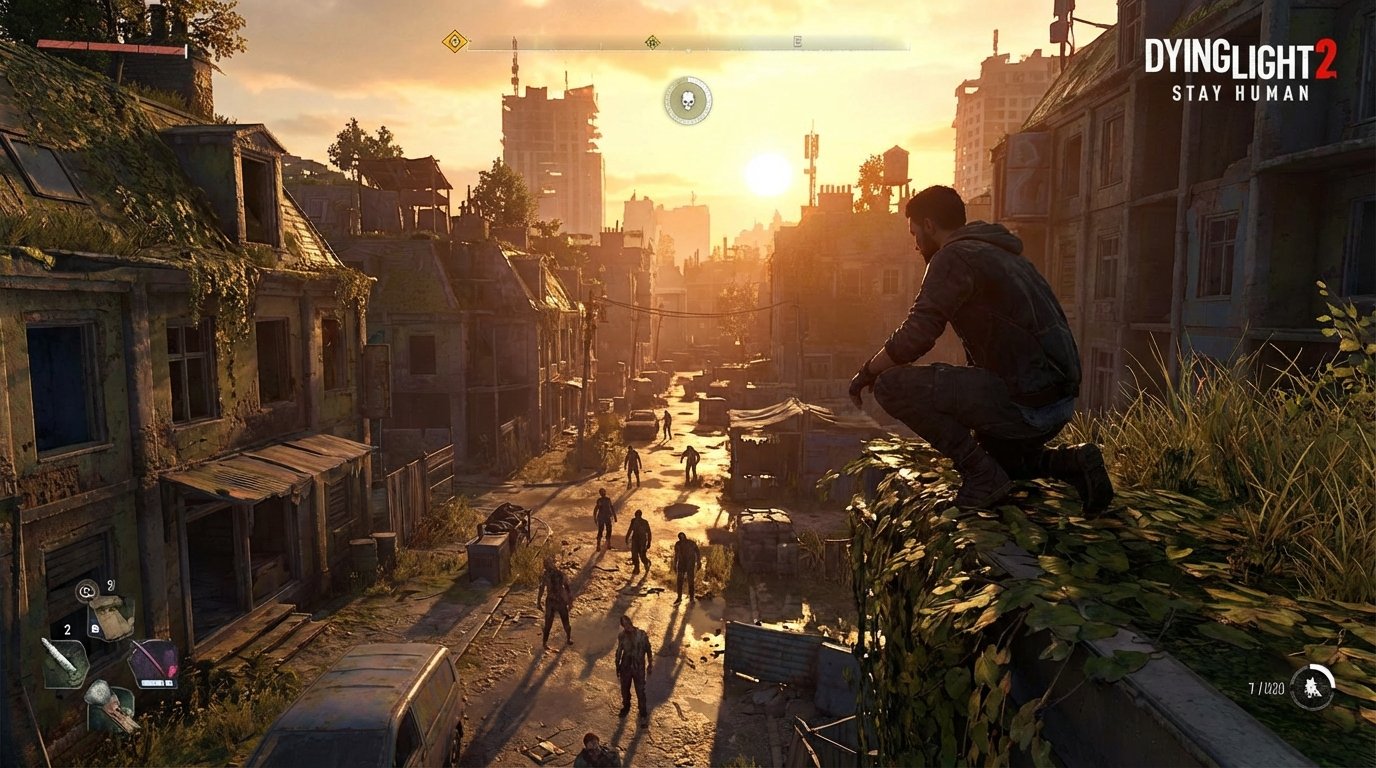1376x768 pixels.
Task: Click the item count 2 on weapon slot
Action: [67, 629]
